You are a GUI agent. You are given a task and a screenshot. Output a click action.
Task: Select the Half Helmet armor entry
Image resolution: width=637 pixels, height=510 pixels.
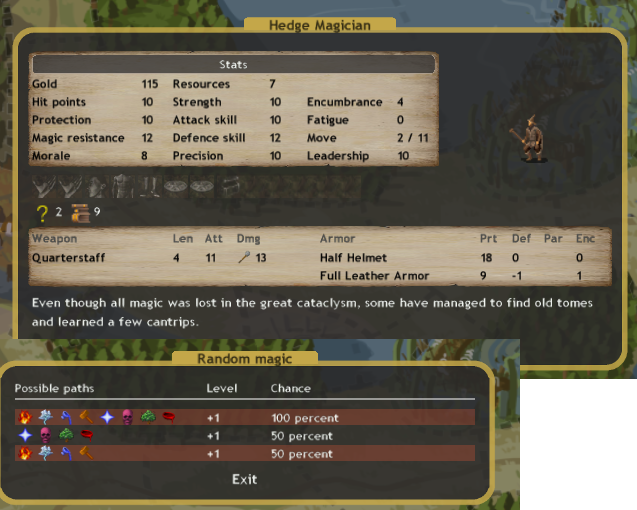coord(353,258)
